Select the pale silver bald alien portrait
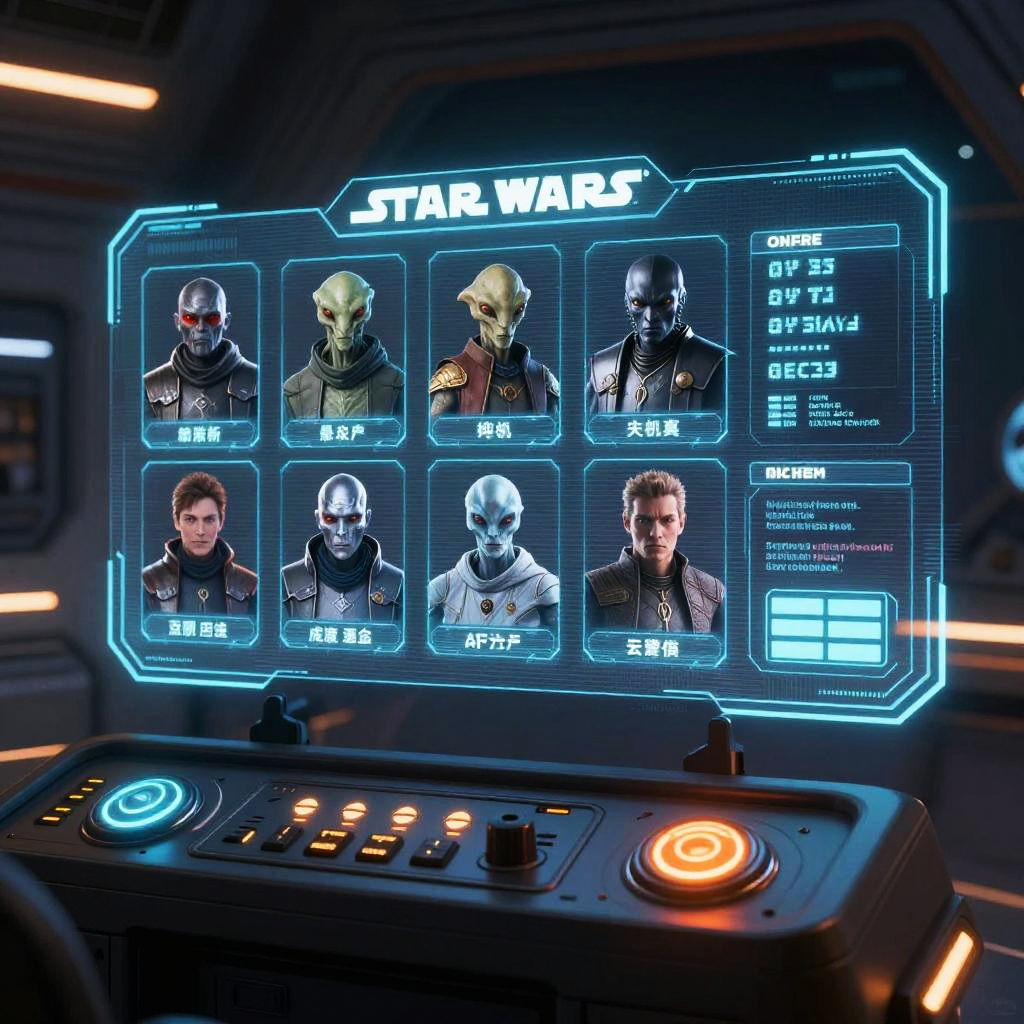Screen dimensions: 1024x1024 (342, 553)
